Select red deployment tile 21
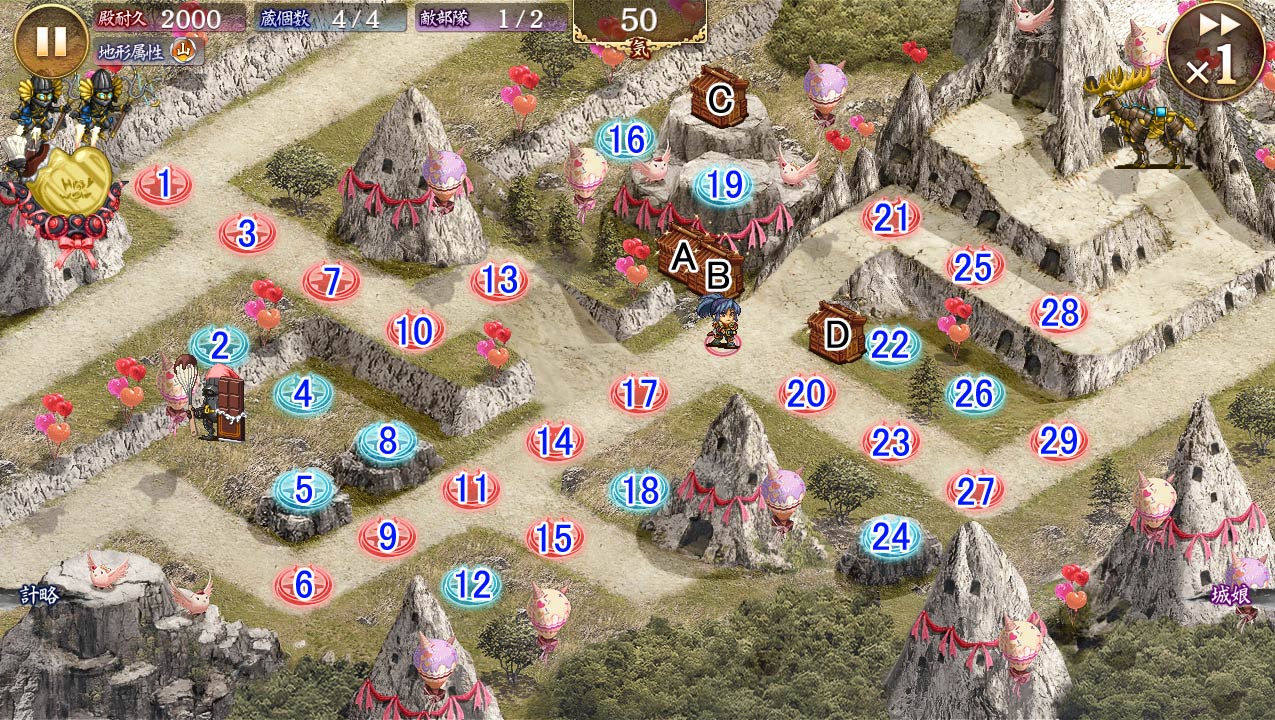Image resolution: width=1275 pixels, height=720 pixels. click(x=891, y=218)
